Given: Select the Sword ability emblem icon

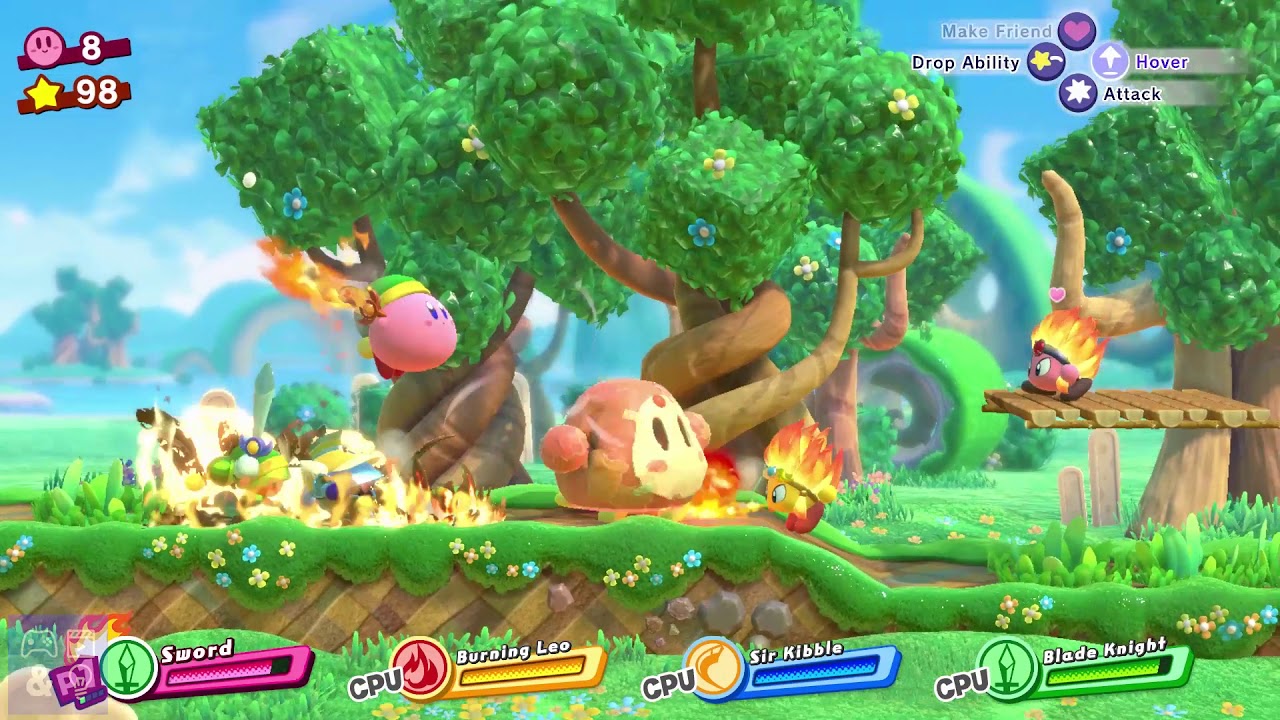Looking at the screenshot, I should (x=130, y=667).
